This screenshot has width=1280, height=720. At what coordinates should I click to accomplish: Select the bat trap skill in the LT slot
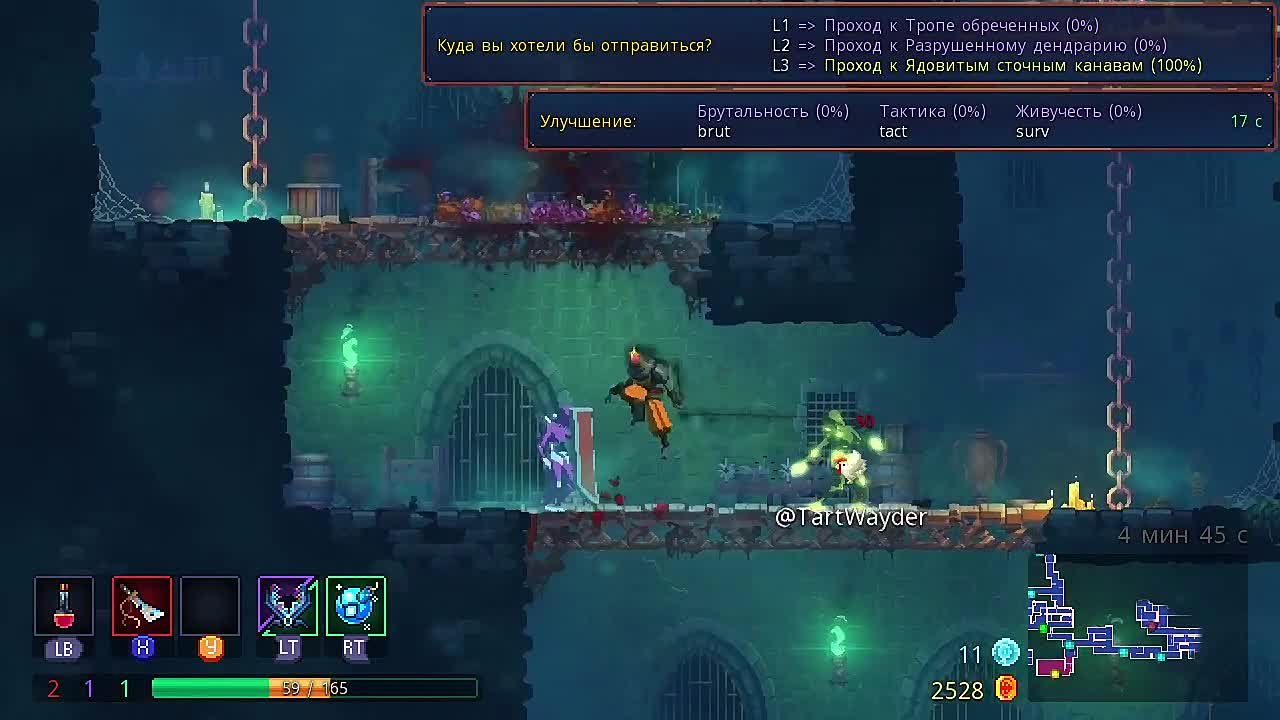(287, 605)
